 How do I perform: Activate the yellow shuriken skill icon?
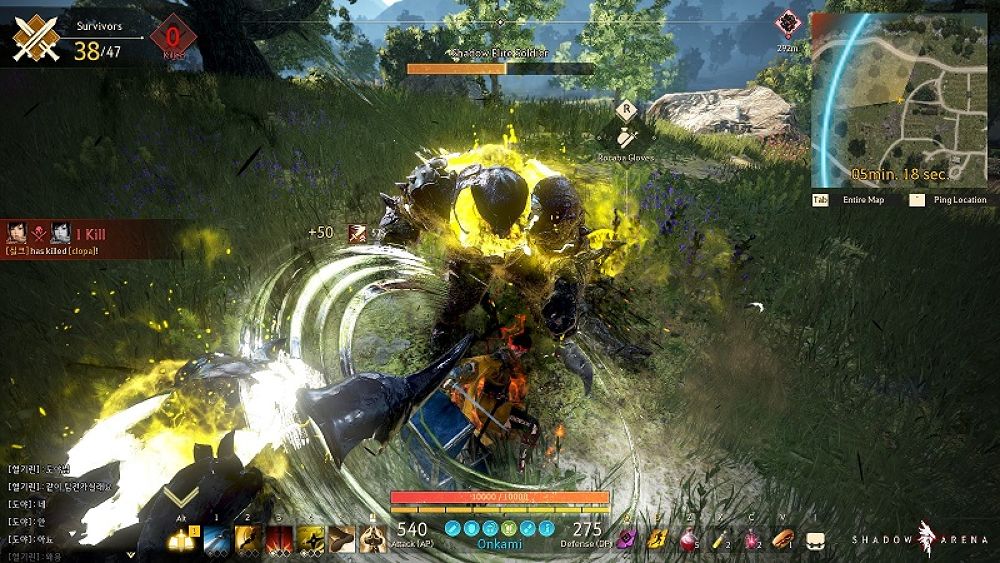click(311, 539)
